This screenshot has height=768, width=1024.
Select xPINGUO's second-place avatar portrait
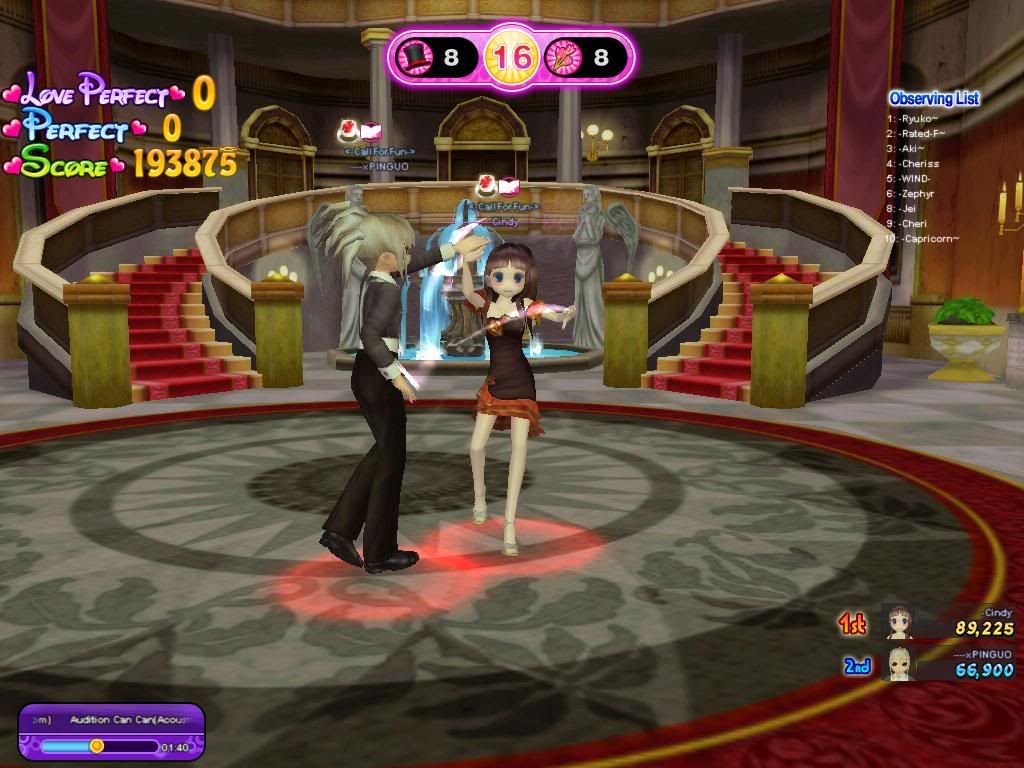[899, 663]
